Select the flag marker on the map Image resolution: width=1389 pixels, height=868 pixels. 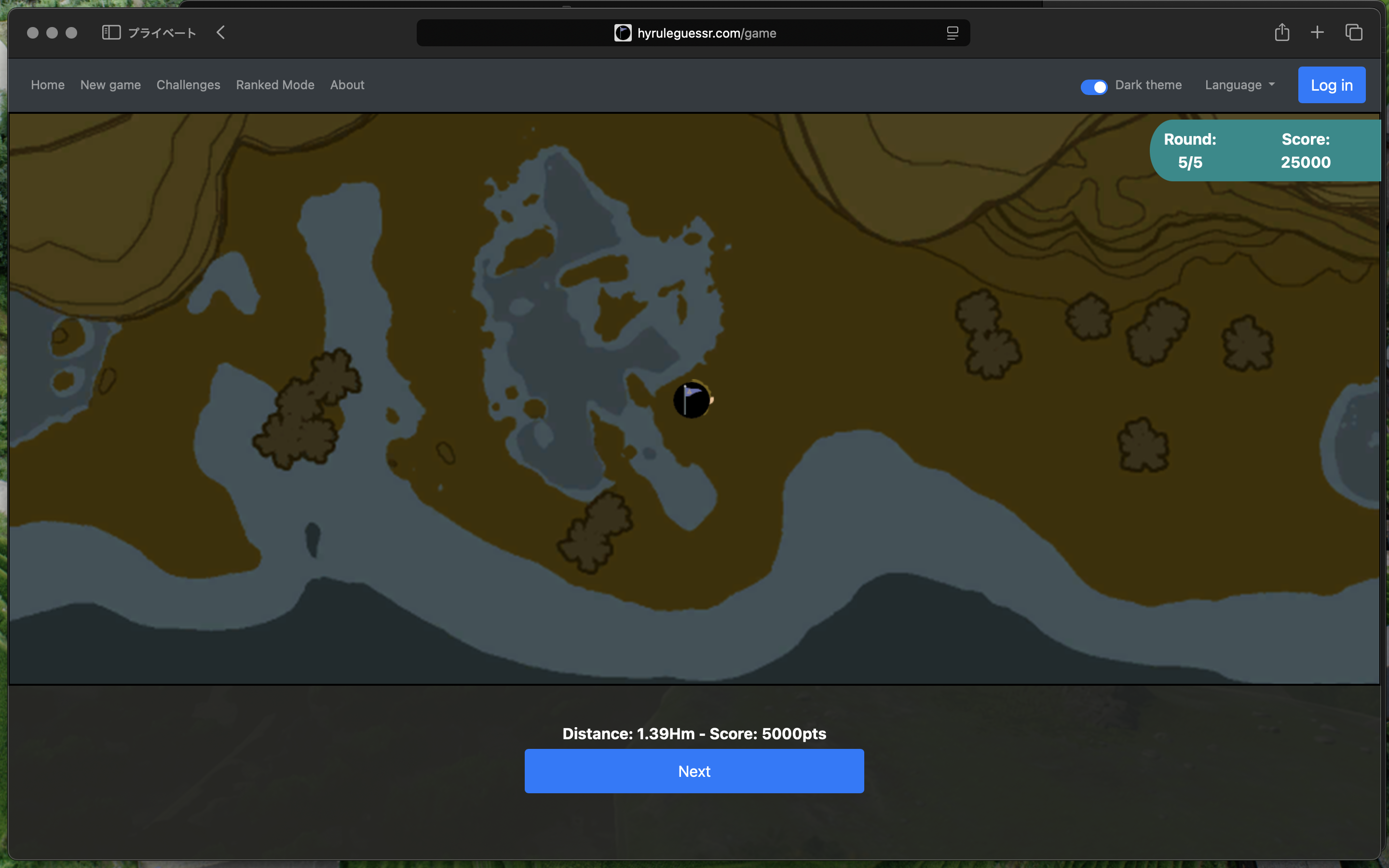coord(692,400)
